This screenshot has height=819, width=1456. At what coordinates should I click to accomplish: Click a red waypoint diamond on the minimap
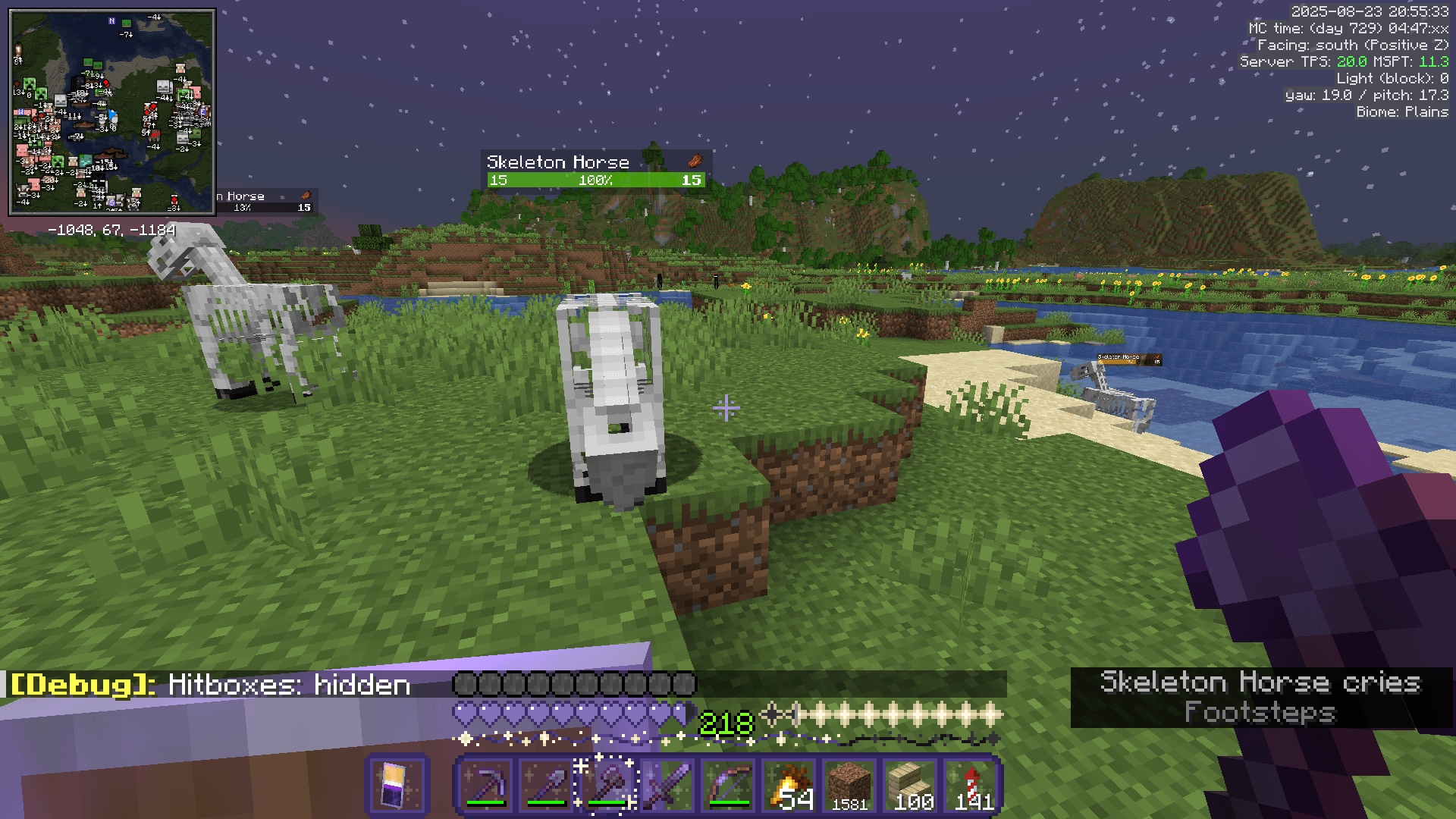tap(106, 83)
